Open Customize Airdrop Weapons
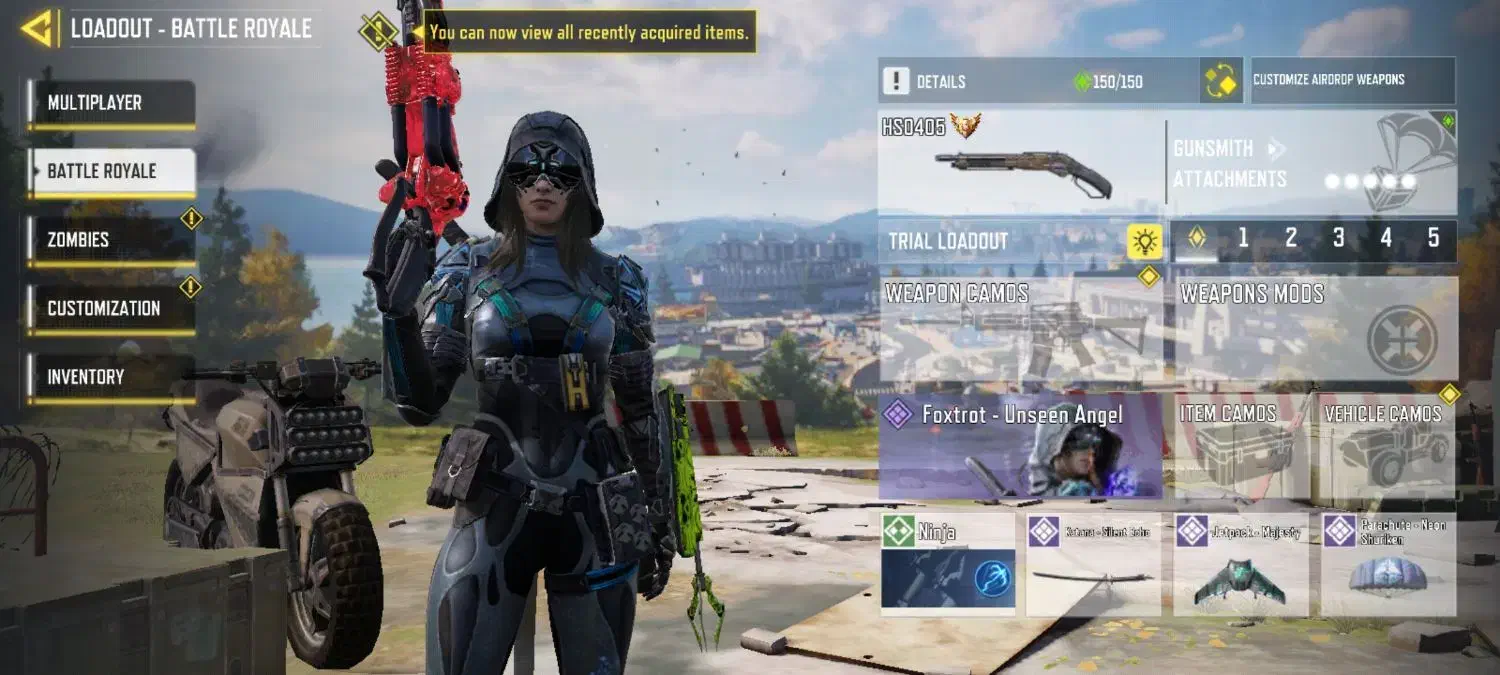The height and width of the screenshot is (675, 1500). pos(1352,80)
